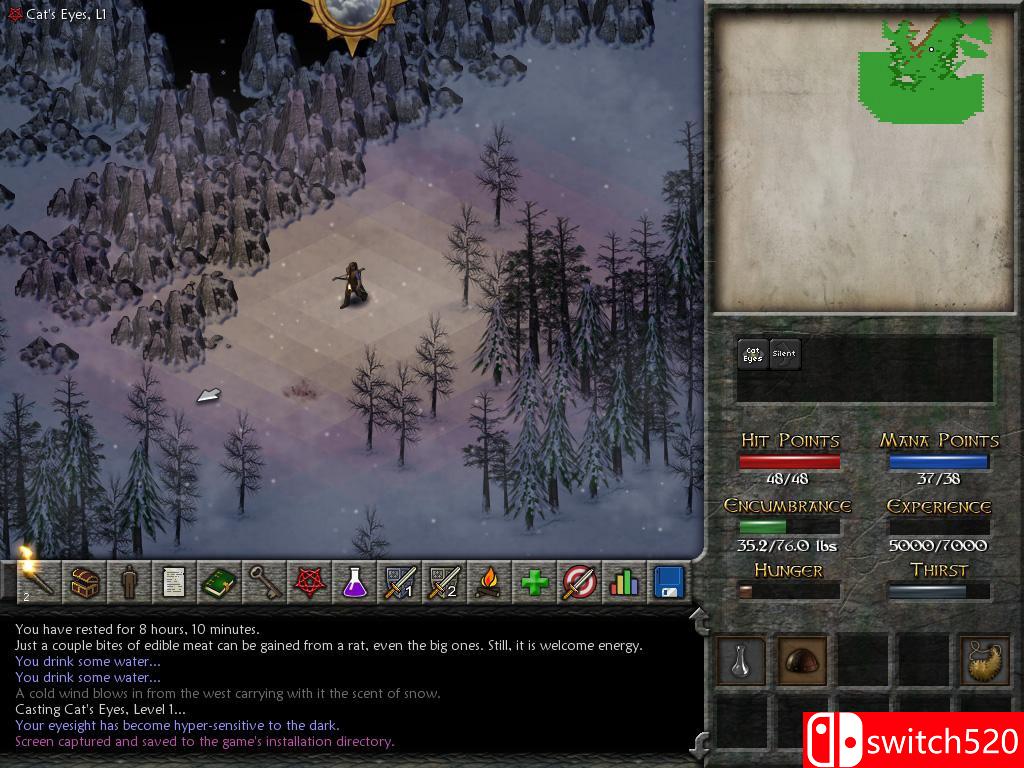The height and width of the screenshot is (768, 1024).
Task: Select the glass flask quick slot
Action: tap(742, 660)
